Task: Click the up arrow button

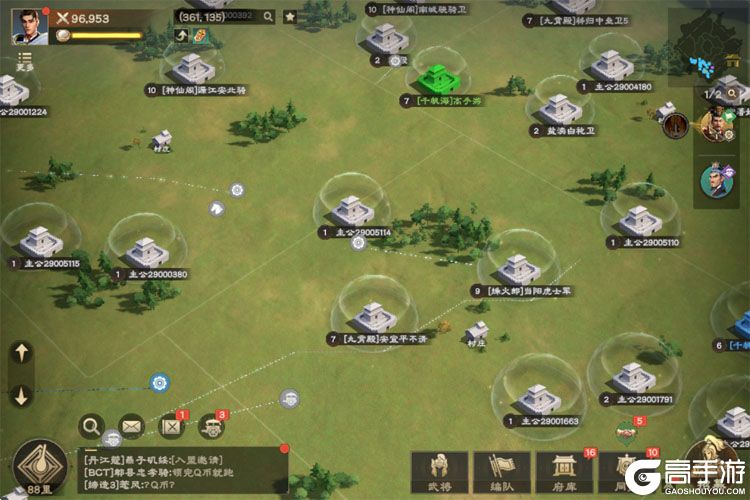Action: [x=22, y=353]
